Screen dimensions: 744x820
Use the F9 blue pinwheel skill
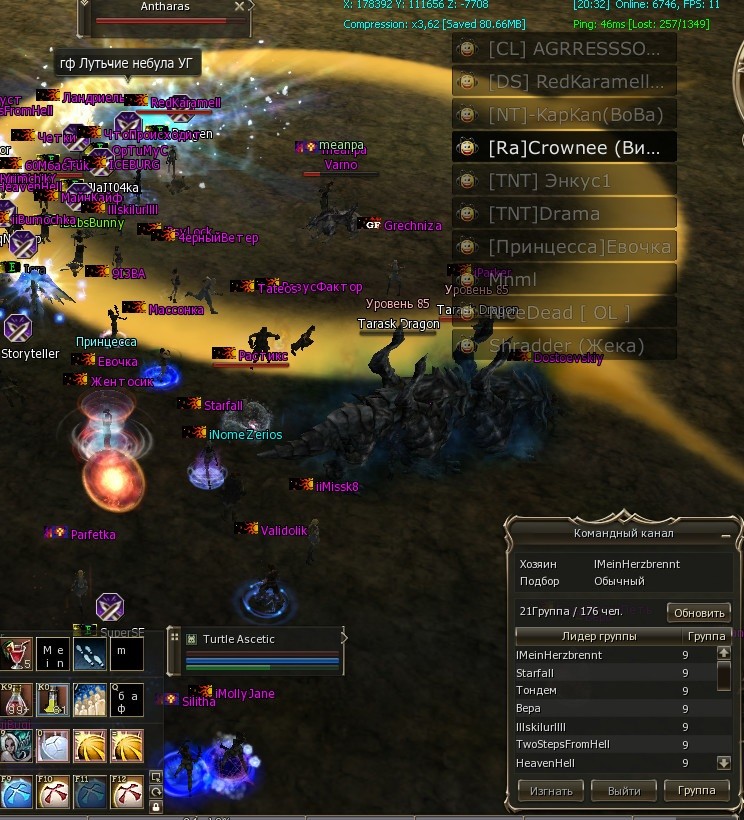16,793
